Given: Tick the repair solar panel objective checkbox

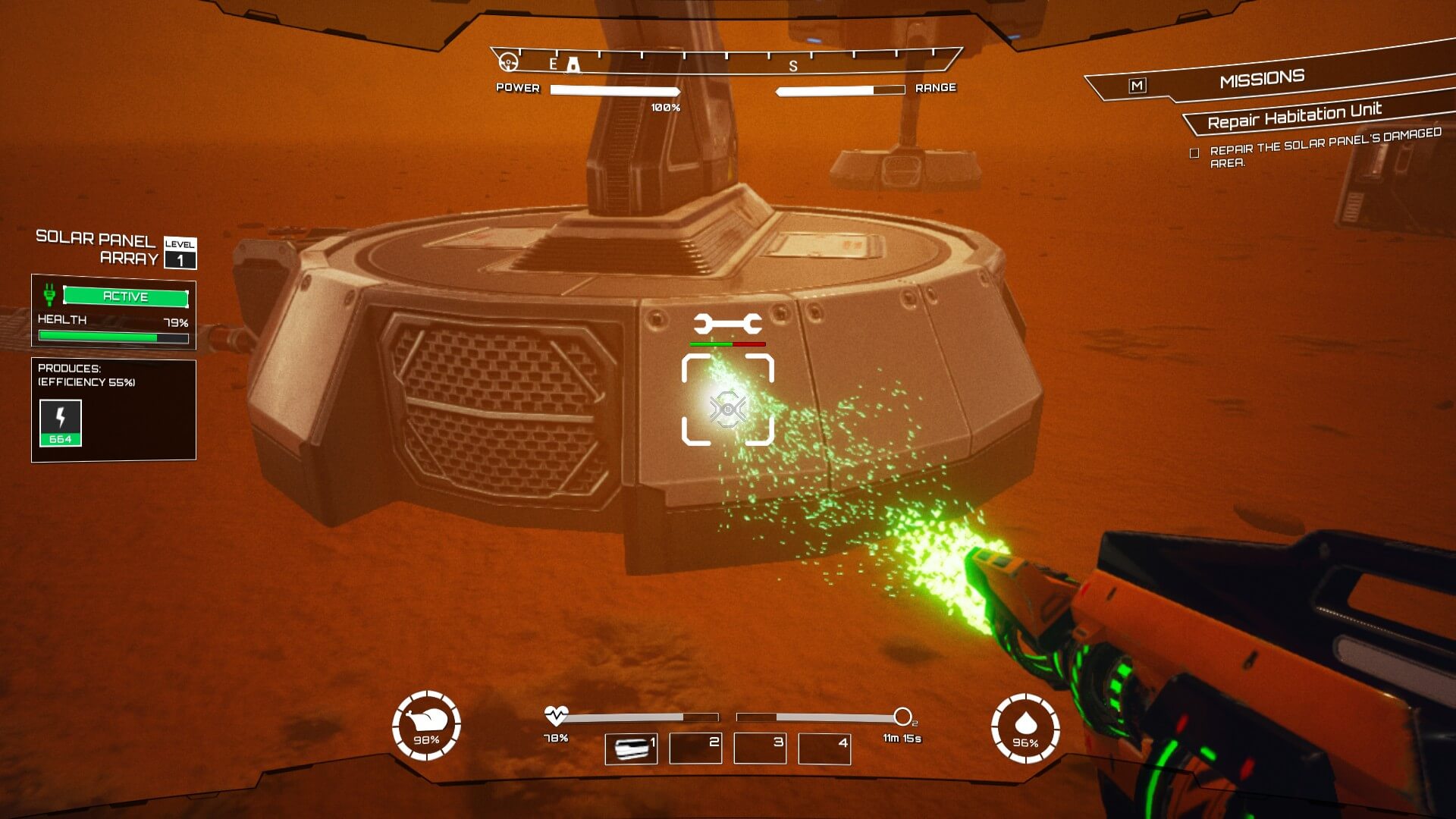Looking at the screenshot, I should tap(1194, 153).
